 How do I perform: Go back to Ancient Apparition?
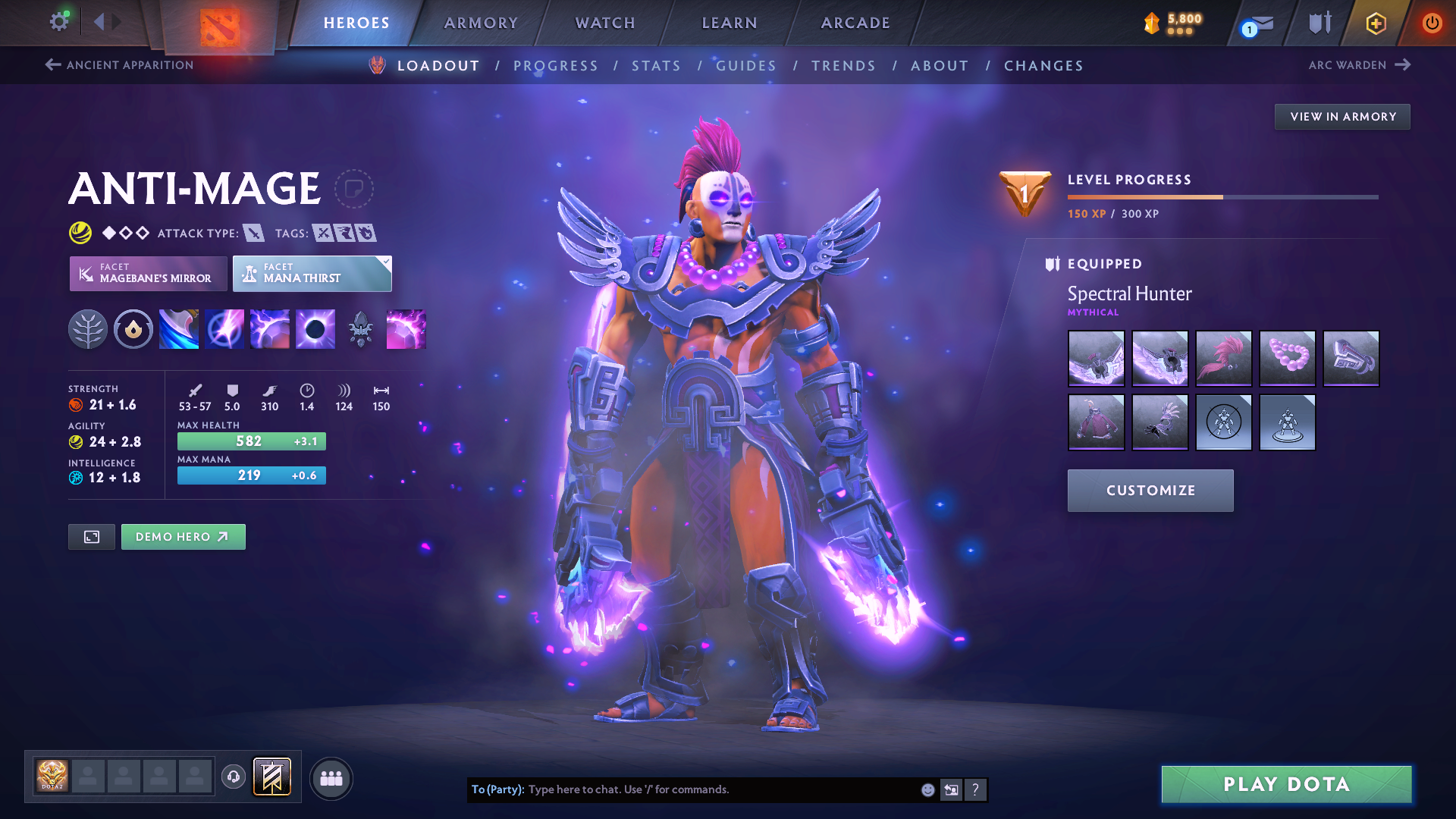coord(120,65)
